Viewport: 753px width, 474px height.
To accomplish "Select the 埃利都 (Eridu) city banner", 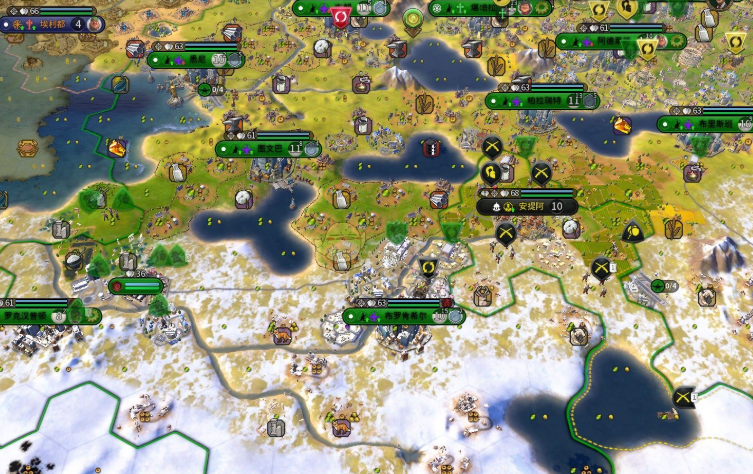I will click(50, 23).
